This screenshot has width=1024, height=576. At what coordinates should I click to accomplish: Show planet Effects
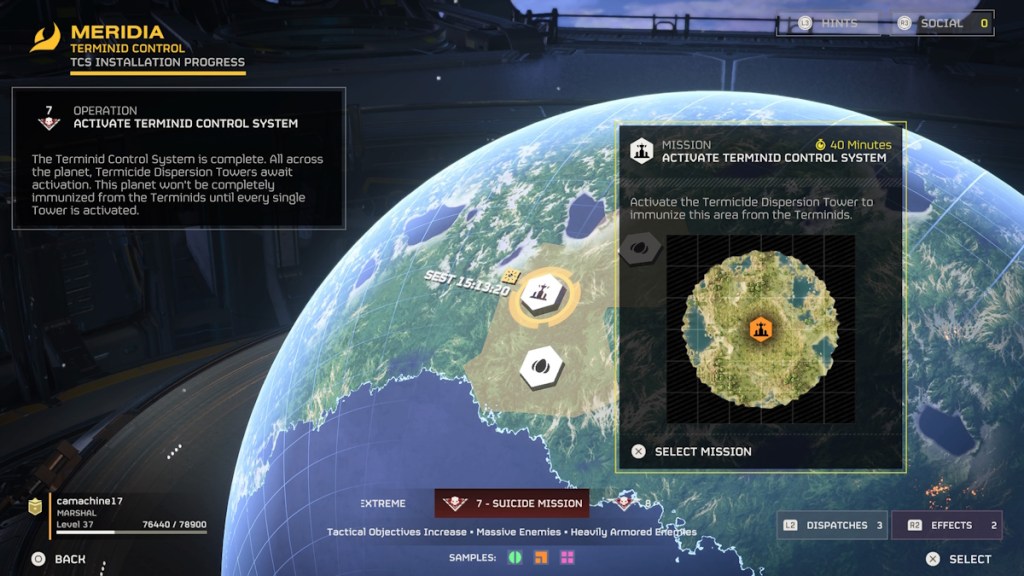point(952,525)
